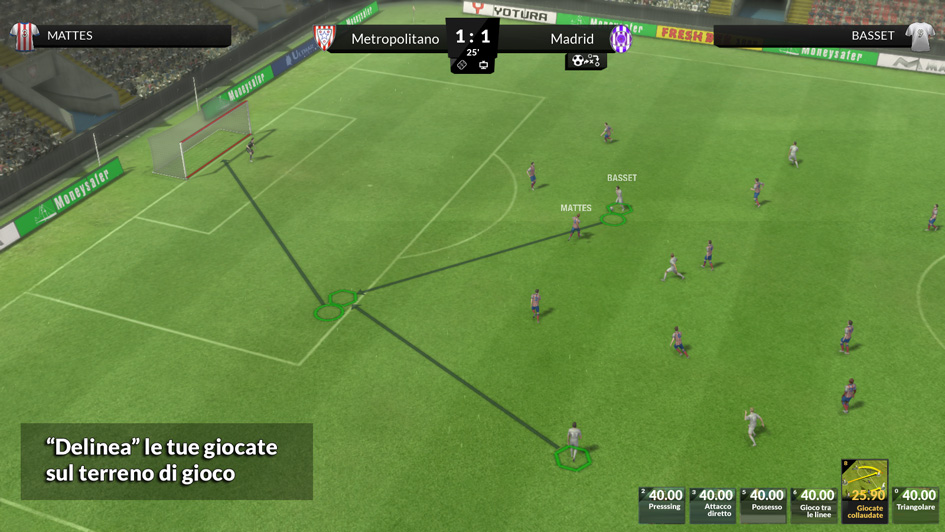Viewport: 945px width, 532px height.
Task: Select the BASSET player panel
Action: tap(826, 36)
